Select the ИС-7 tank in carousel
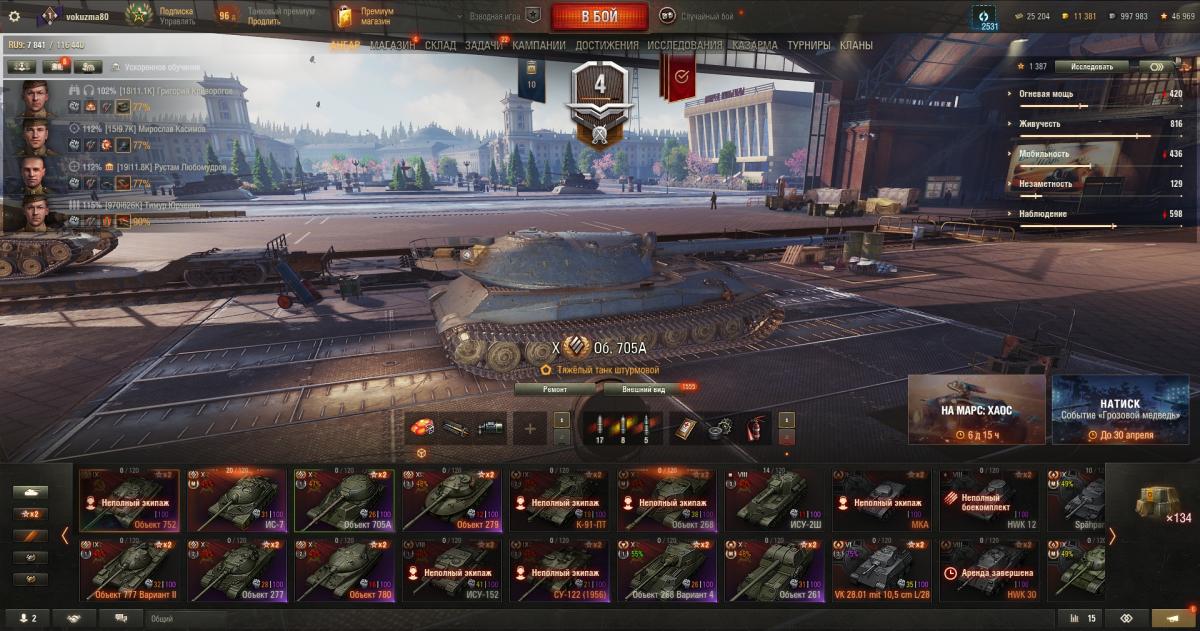Screen dimensions: 1200x631 coord(236,500)
